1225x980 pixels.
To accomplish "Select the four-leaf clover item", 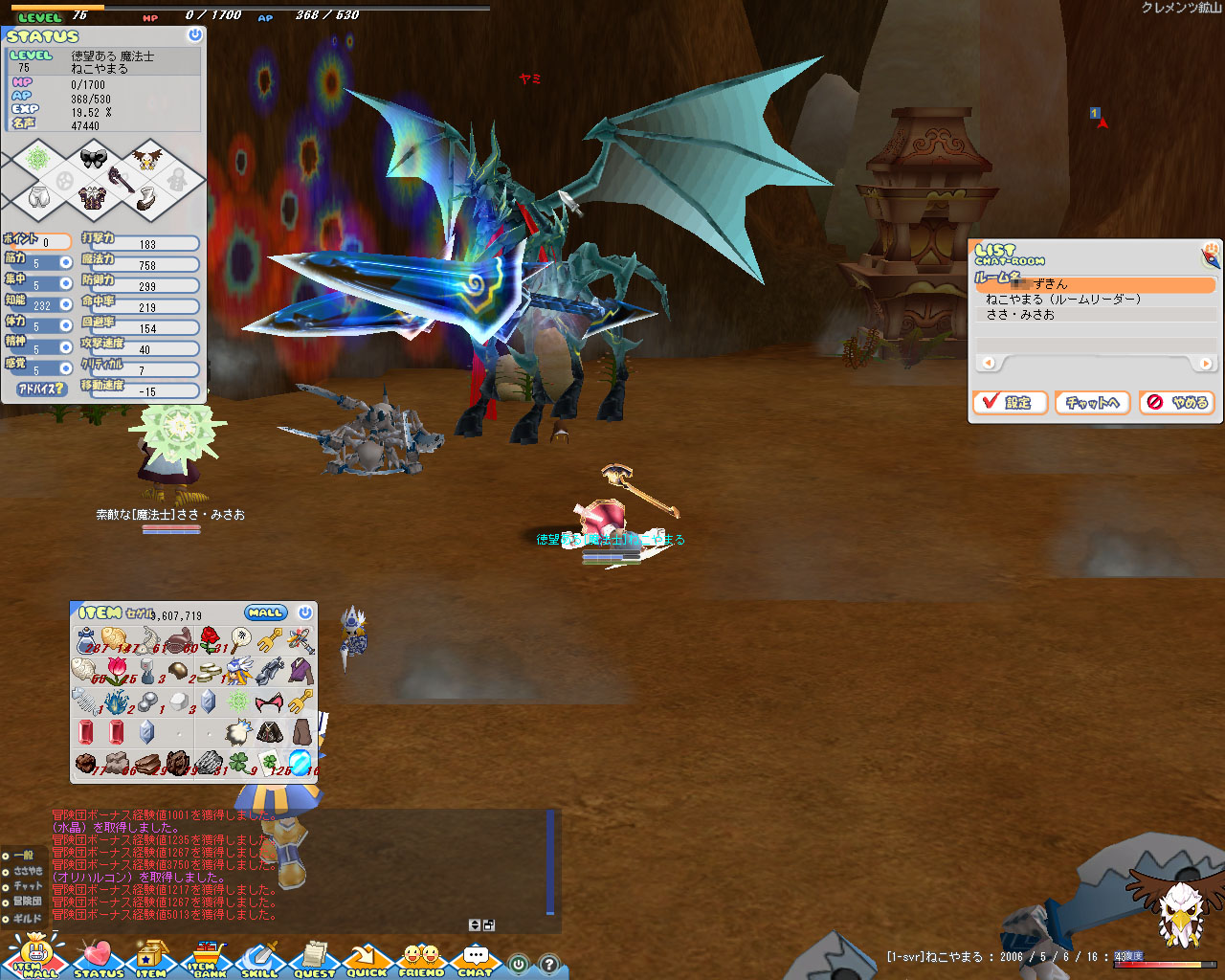I will pos(238,763).
